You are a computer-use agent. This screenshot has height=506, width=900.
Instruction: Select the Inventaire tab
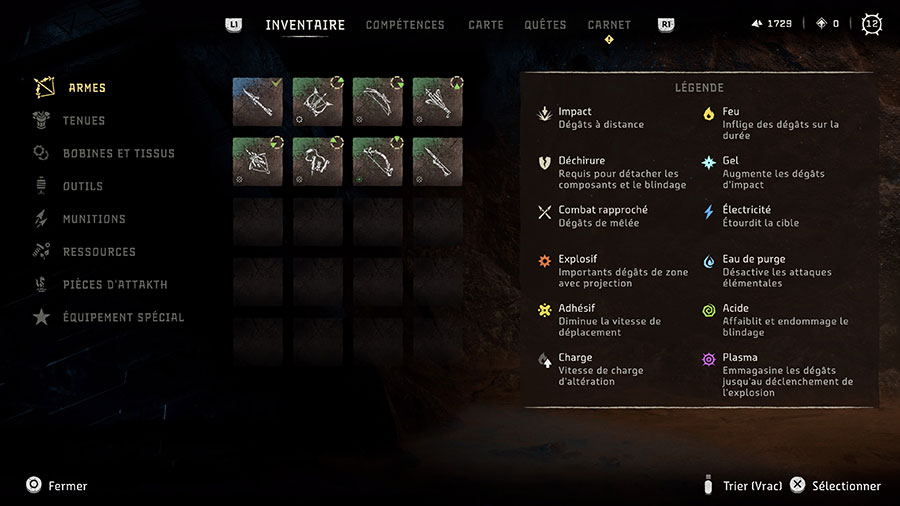[305, 25]
